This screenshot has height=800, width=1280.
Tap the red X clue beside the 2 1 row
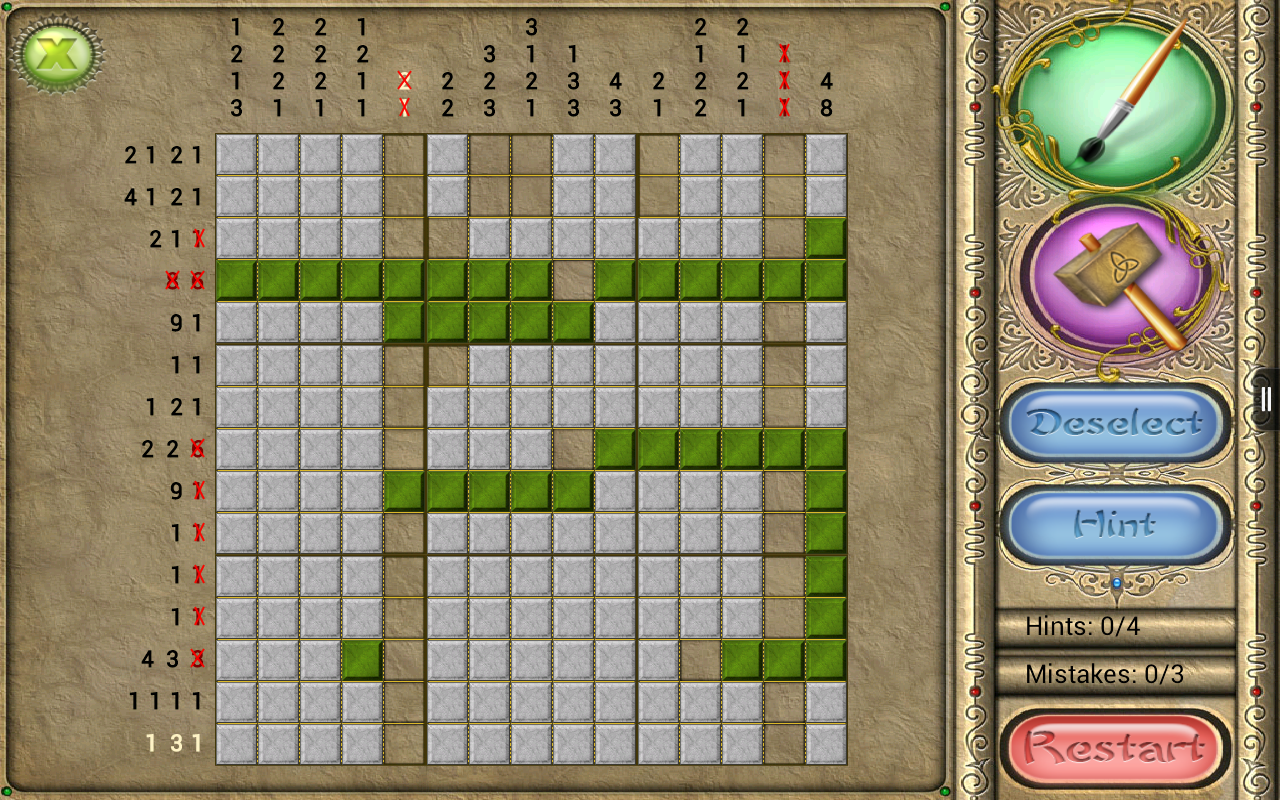[x=200, y=239]
